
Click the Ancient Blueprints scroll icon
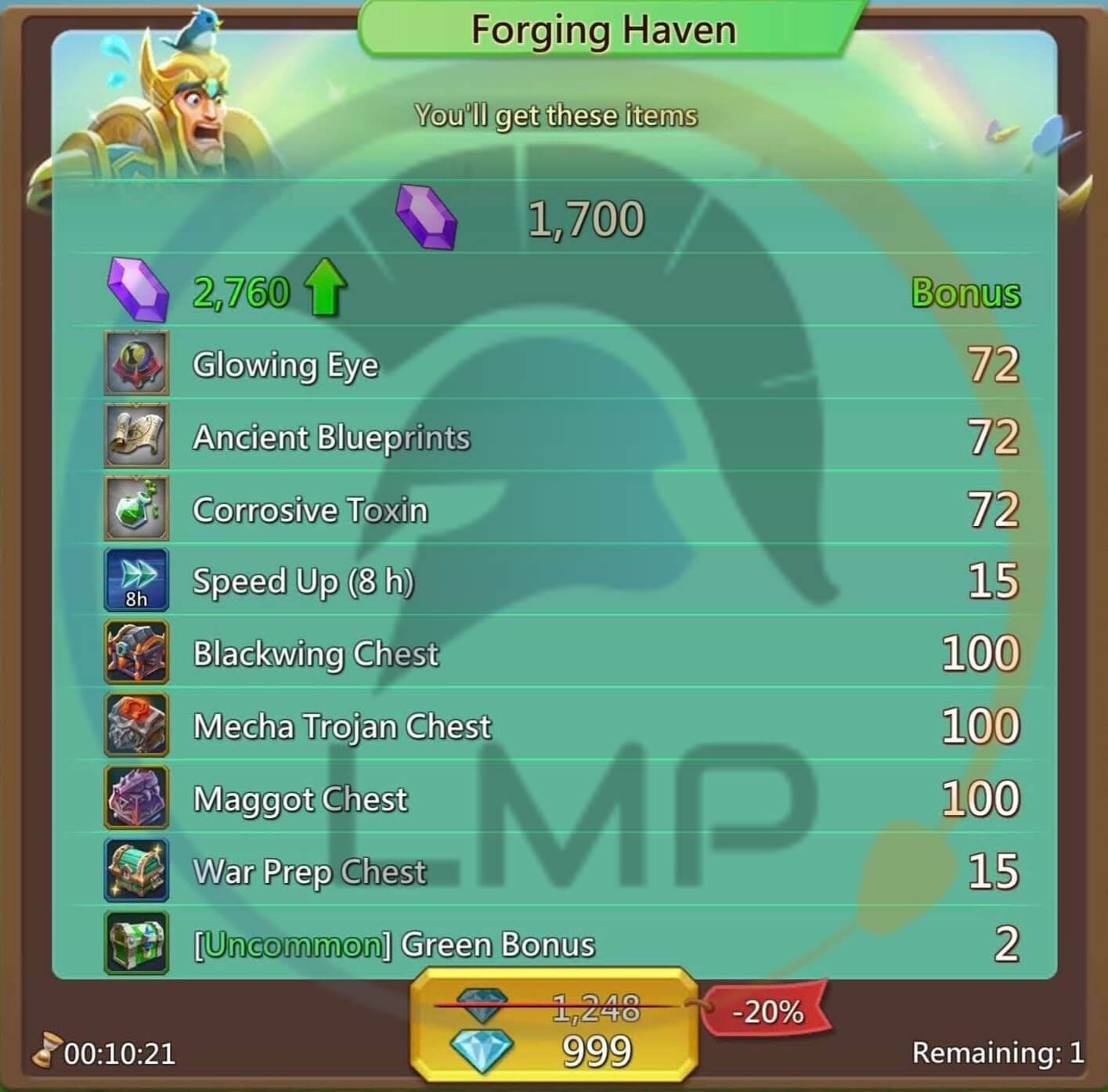point(135,437)
